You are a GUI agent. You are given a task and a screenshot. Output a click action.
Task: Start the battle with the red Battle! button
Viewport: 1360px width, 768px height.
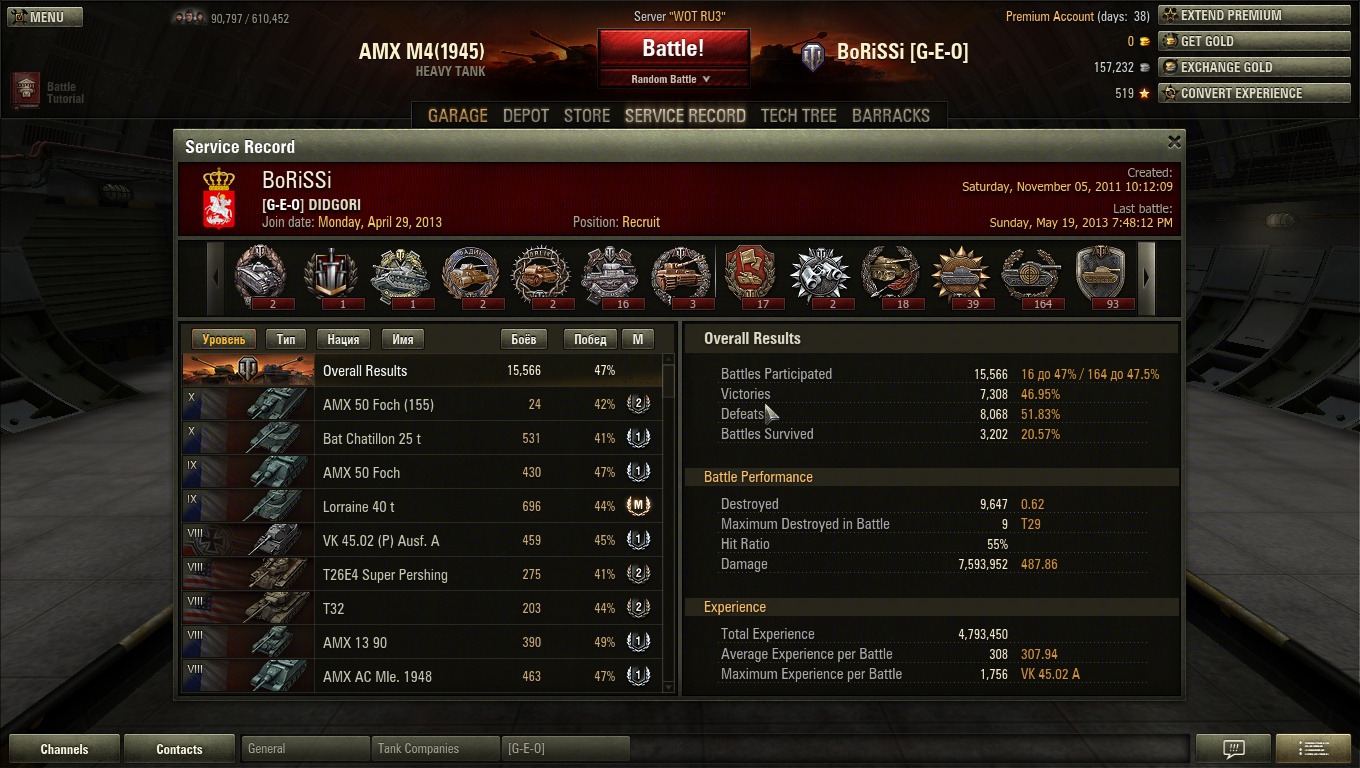click(673, 48)
